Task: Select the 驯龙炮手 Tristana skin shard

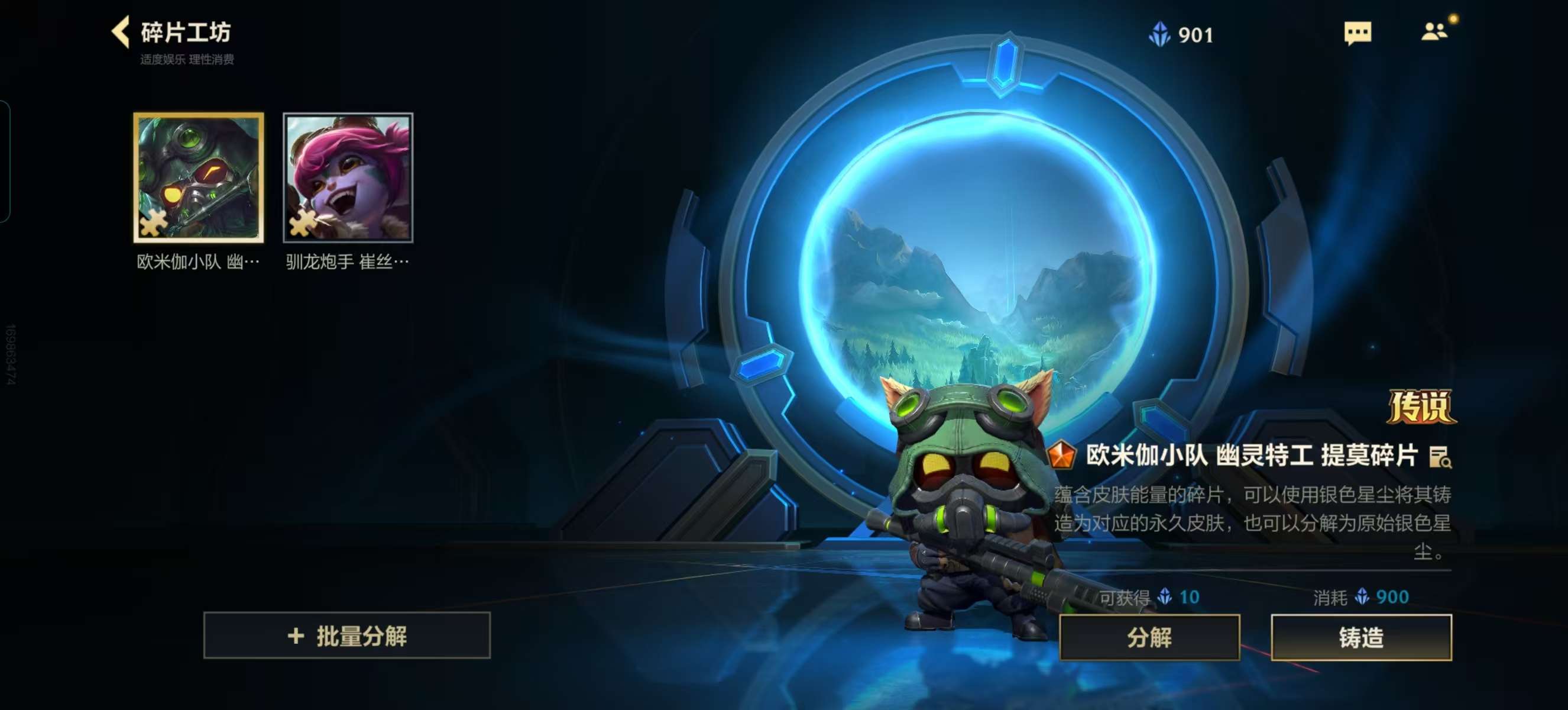Action: [x=348, y=177]
